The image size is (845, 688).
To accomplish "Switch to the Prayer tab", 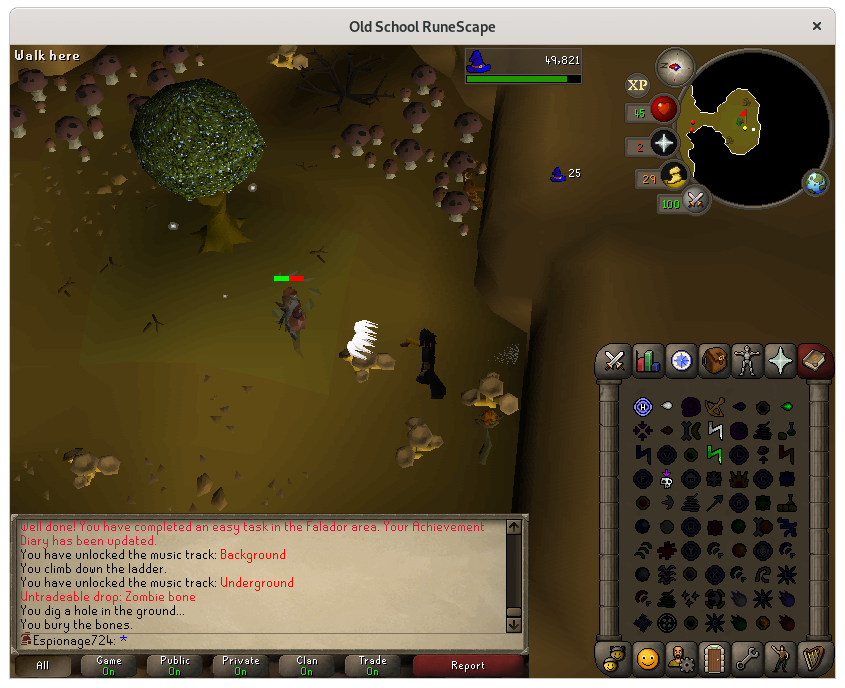I will (780, 360).
